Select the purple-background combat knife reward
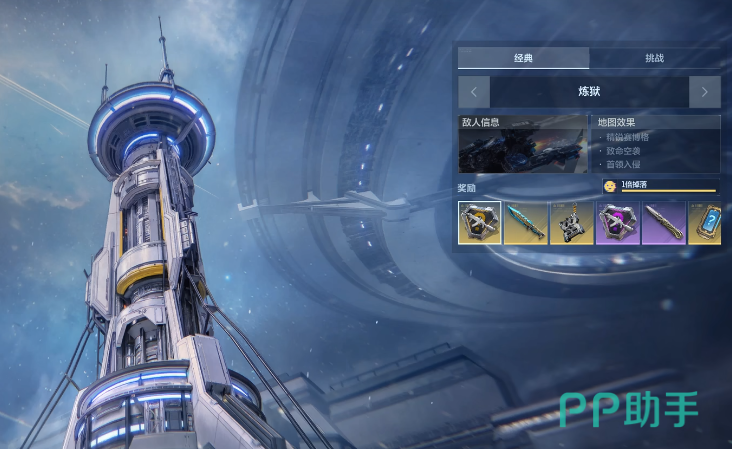This screenshot has width=732, height=449. tap(663, 223)
